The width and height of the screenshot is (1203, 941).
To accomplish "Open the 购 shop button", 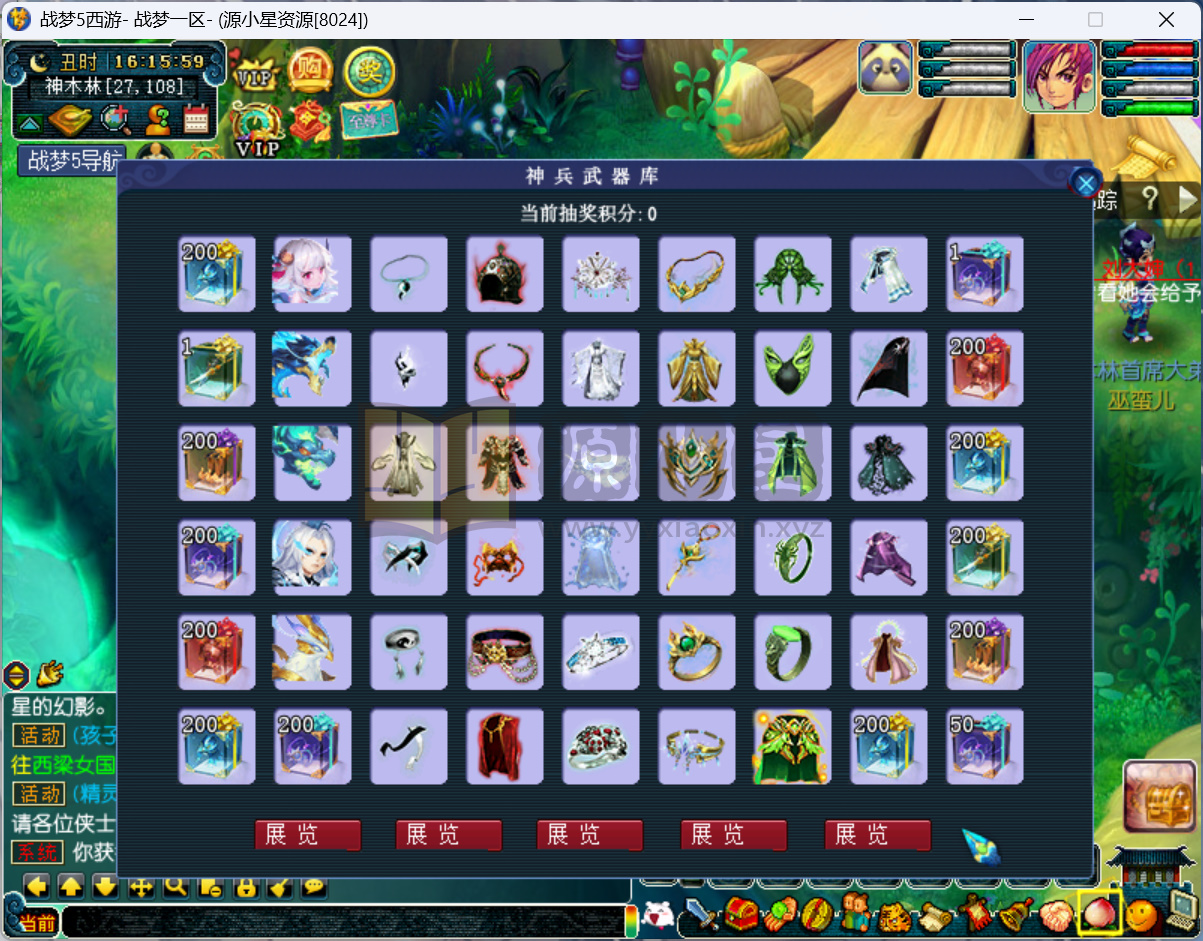I will point(311,69).
